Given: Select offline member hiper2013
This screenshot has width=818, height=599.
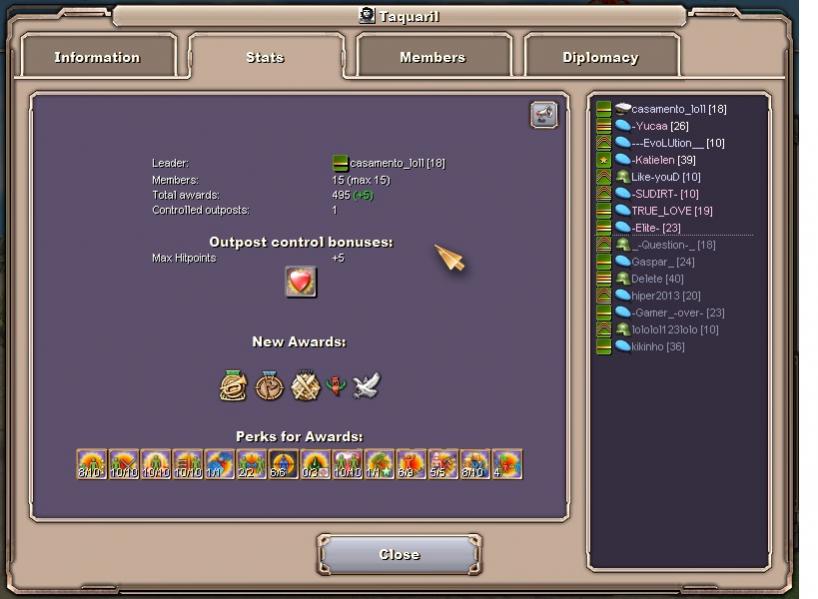Looking at the screenshot, I should [x=665, y=296].
